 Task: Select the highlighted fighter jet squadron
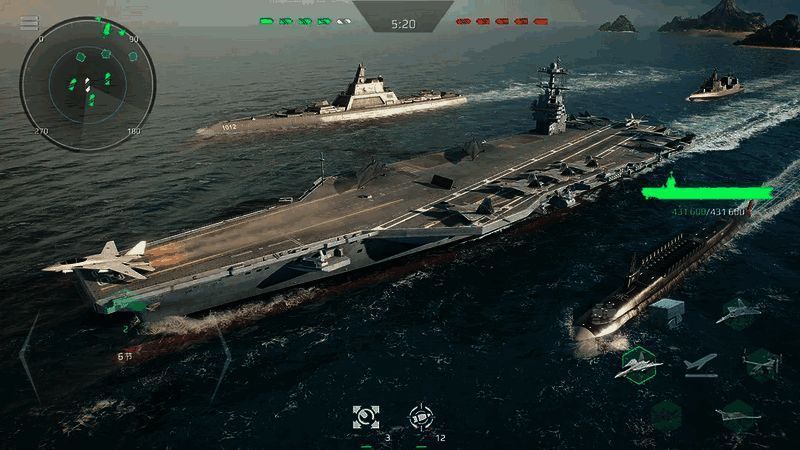[x=638, y=365]
